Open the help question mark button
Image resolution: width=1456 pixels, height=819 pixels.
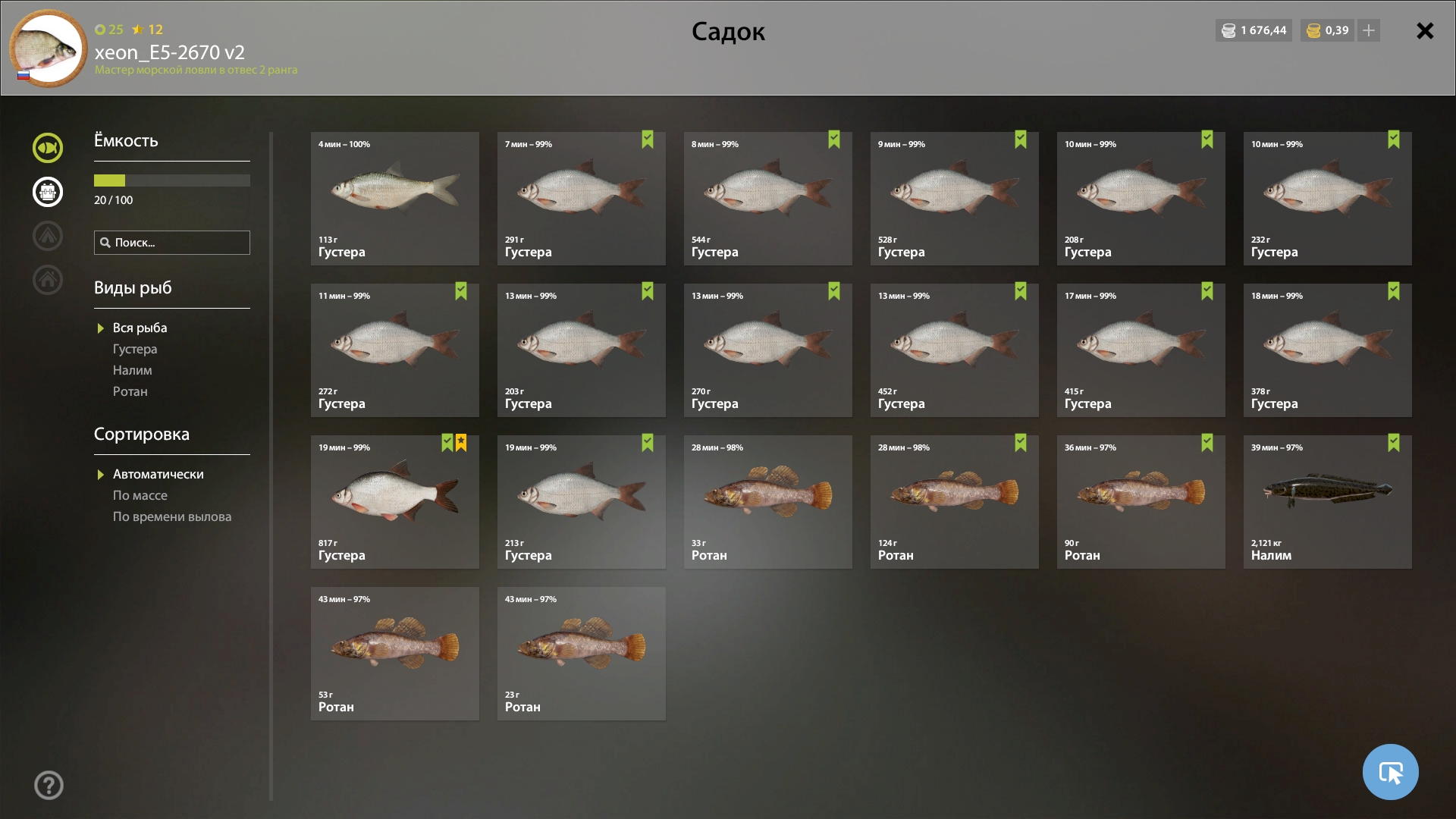pos(49,785)
